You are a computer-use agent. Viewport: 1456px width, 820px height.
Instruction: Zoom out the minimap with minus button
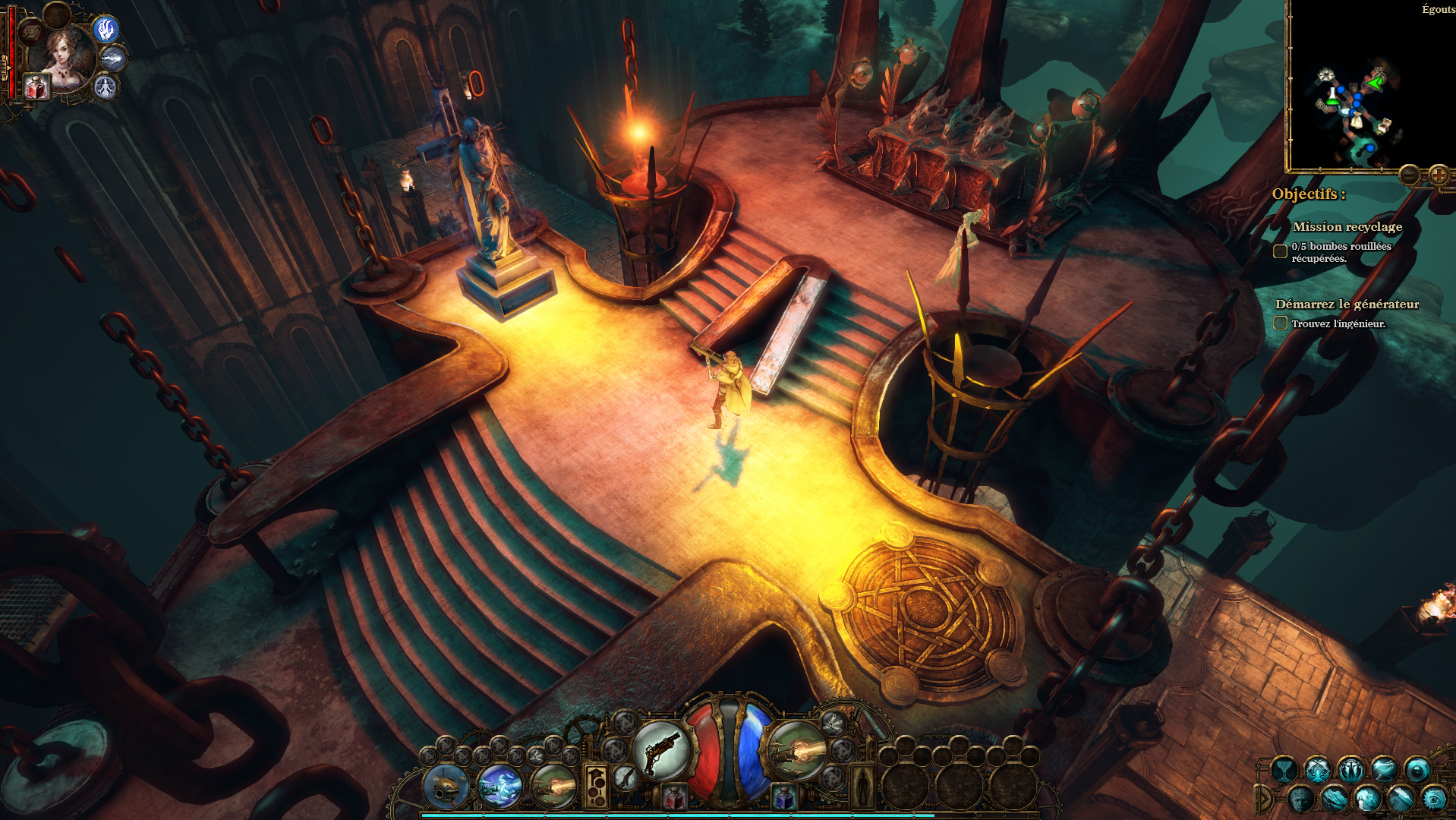pyautogui.click(x=1410, y=175)
